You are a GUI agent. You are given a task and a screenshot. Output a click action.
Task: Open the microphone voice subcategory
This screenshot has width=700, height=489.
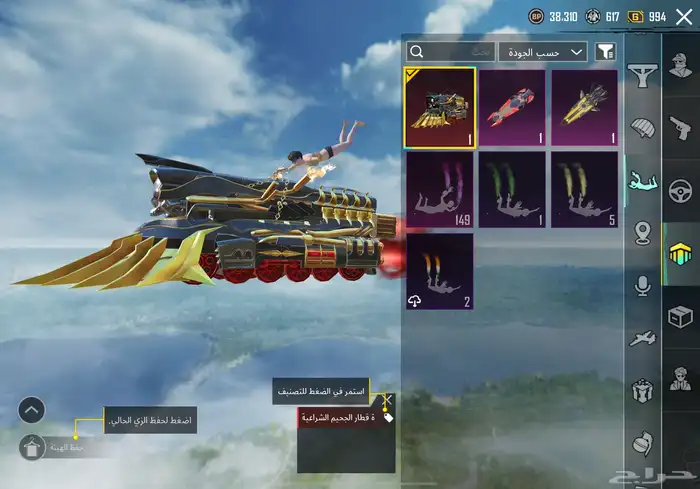tap(641, 286)
